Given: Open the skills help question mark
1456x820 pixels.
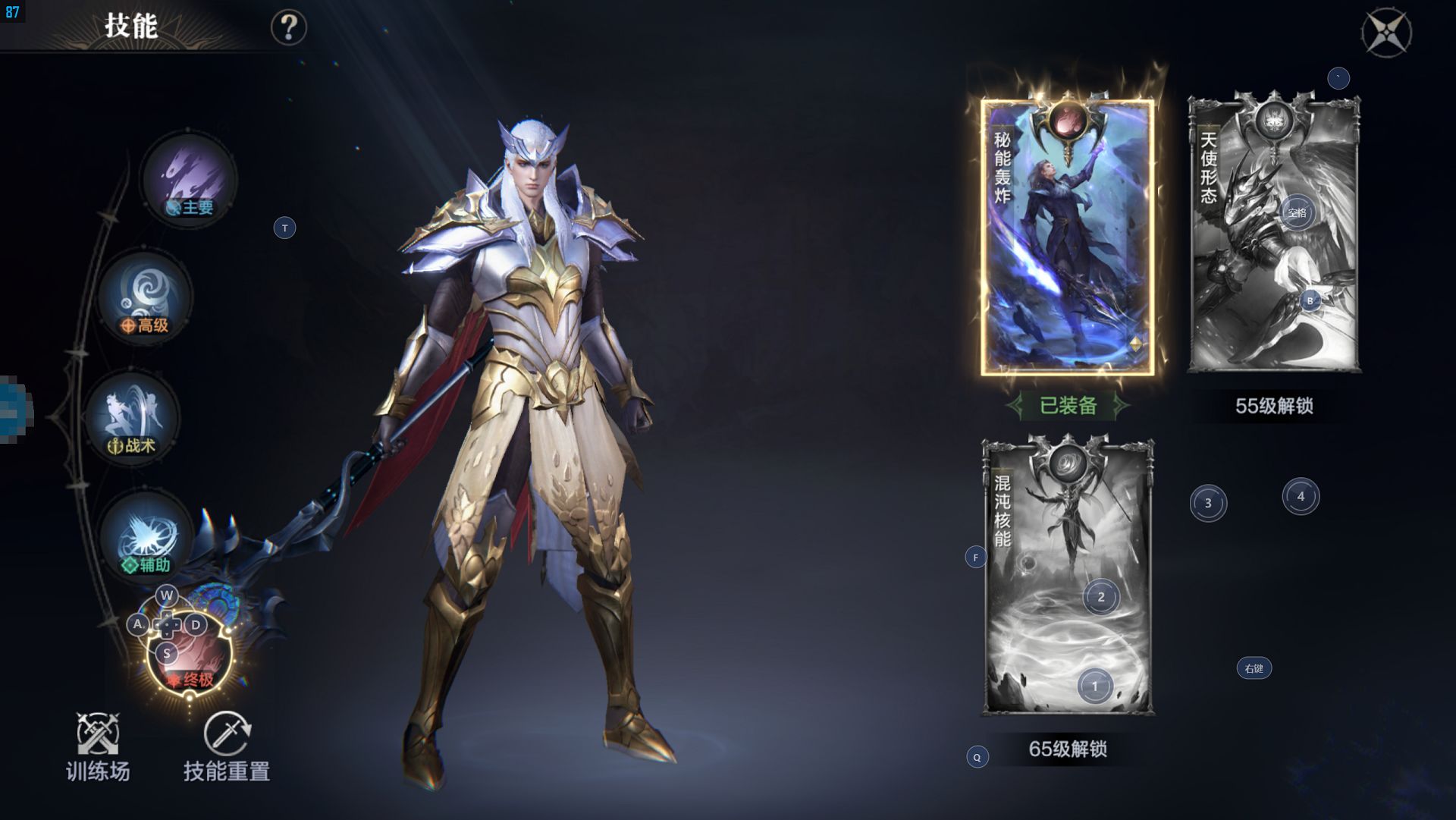Looking at the screenshot, I should 289,28.
